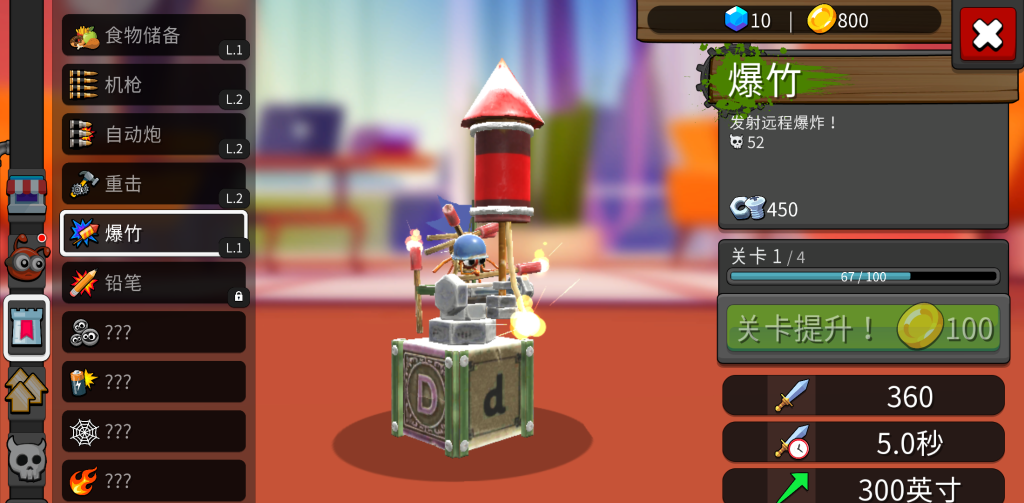The width and height of the screenshot is (1024, 503).
Task: Select the unknown entry with the stone balls icon
Action: click(x=154, y=332)
